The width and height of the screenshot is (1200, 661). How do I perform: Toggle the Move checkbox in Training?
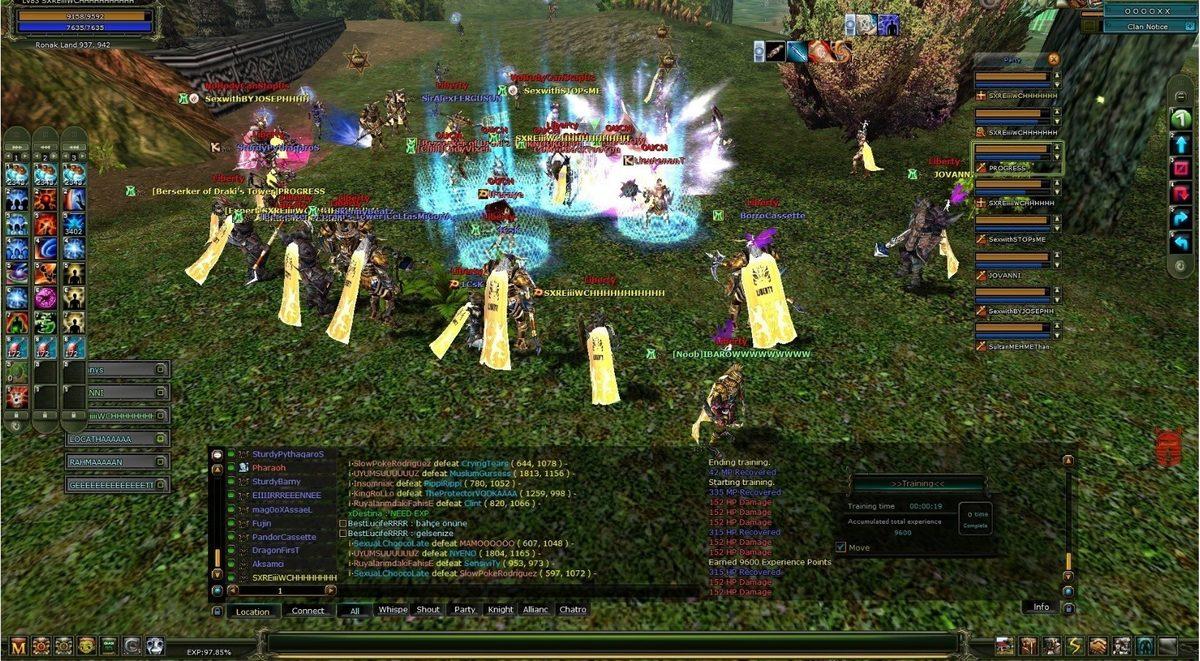coord(841,547)
